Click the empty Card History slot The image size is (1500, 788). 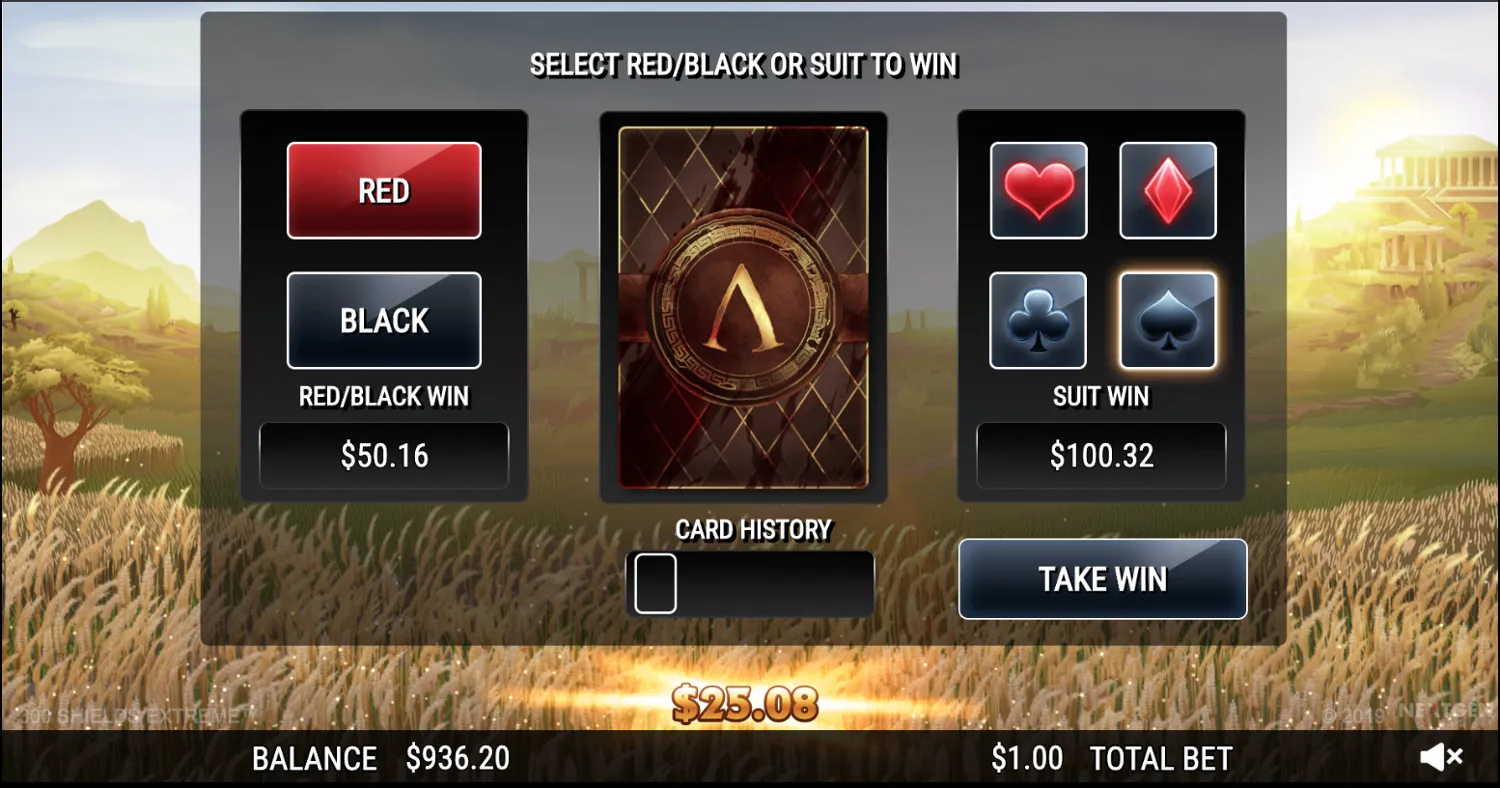(x=655, y=582)
